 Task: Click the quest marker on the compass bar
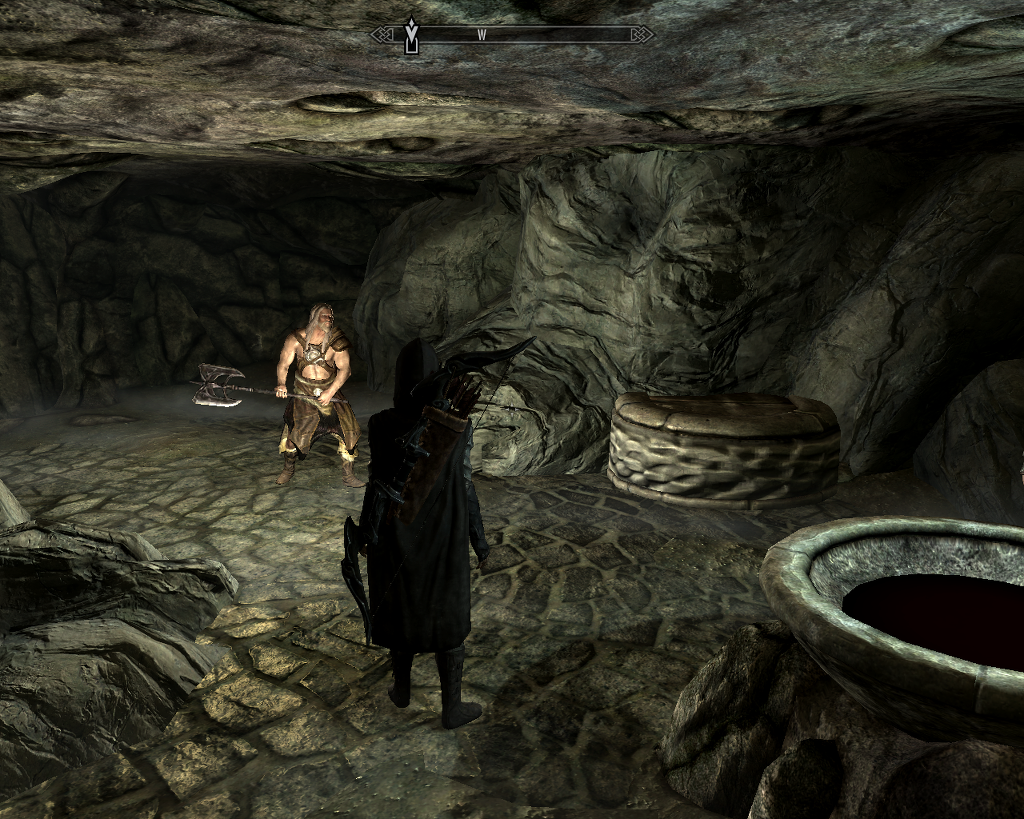pos(410,35)
